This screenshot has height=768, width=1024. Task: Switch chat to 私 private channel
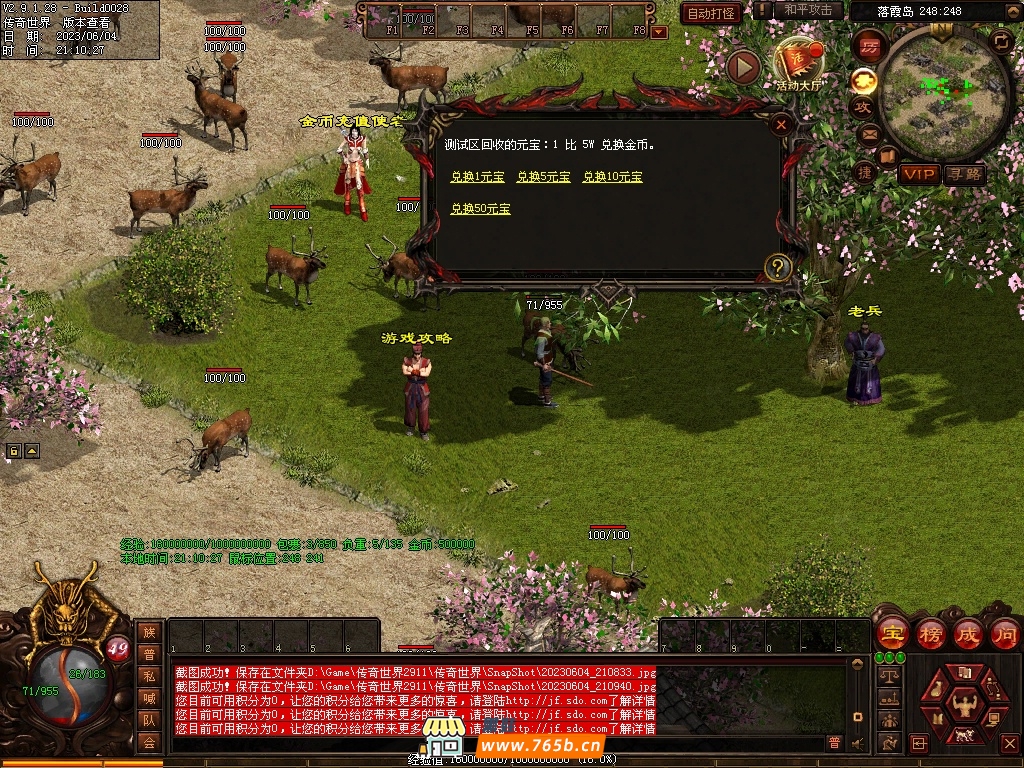(149, 676)
